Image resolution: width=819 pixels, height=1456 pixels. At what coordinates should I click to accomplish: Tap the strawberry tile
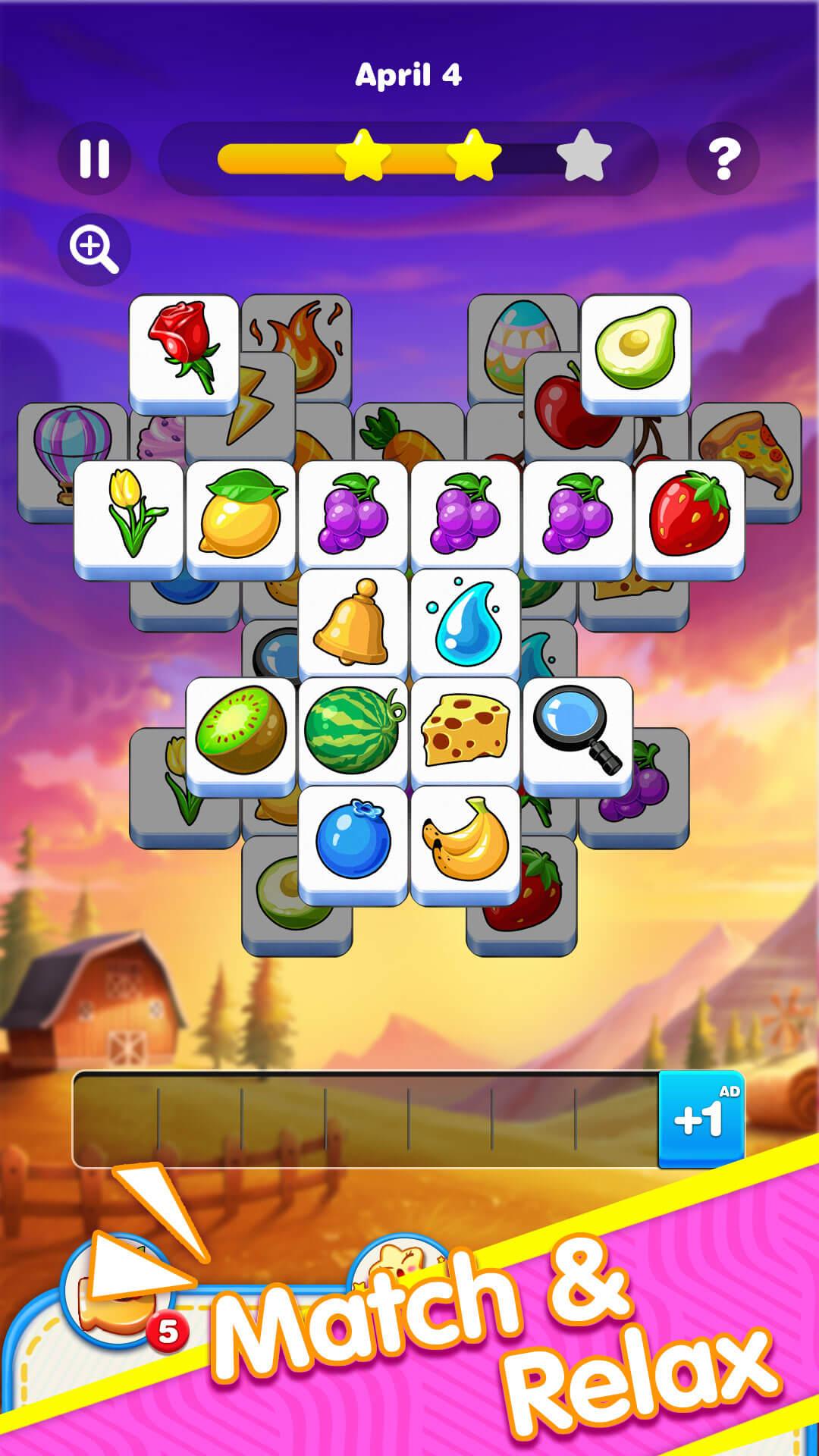tap(689, 516)
